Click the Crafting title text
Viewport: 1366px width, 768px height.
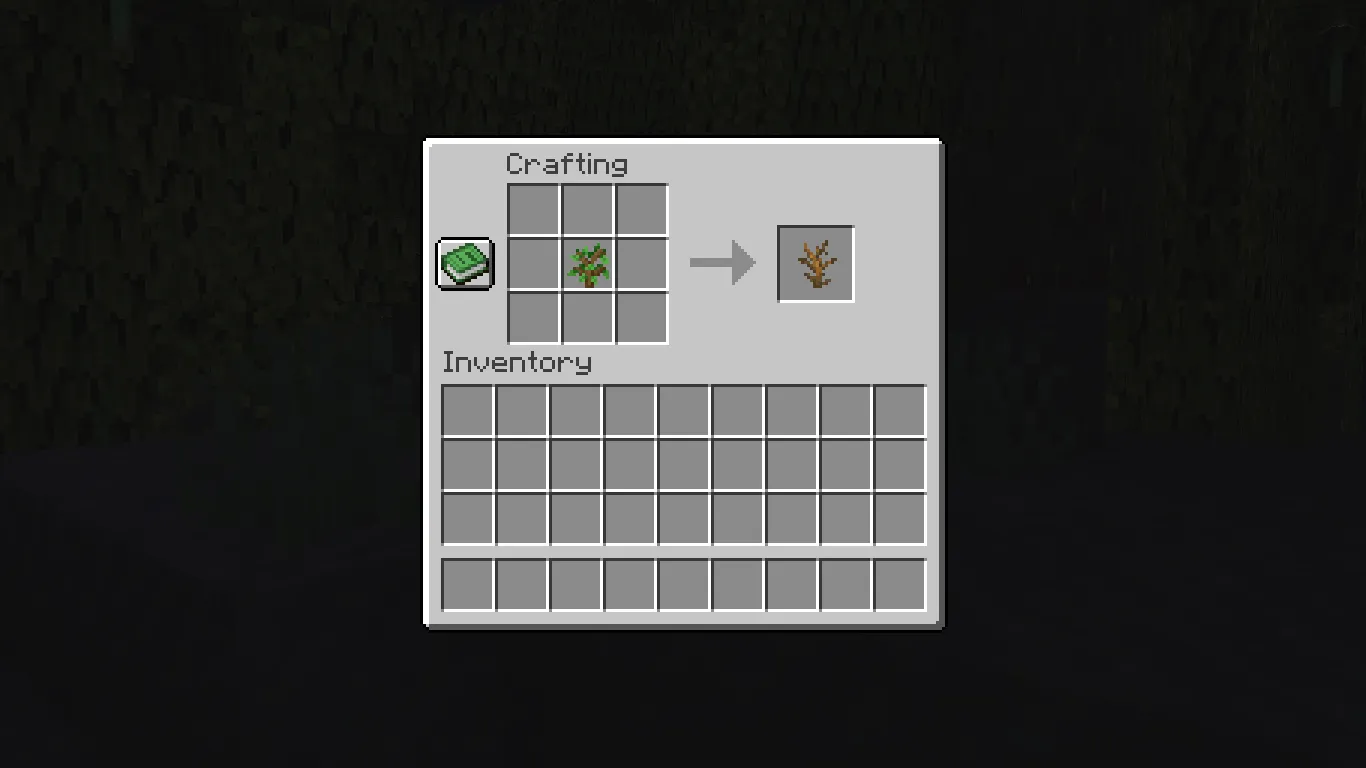tap(568, 164)
